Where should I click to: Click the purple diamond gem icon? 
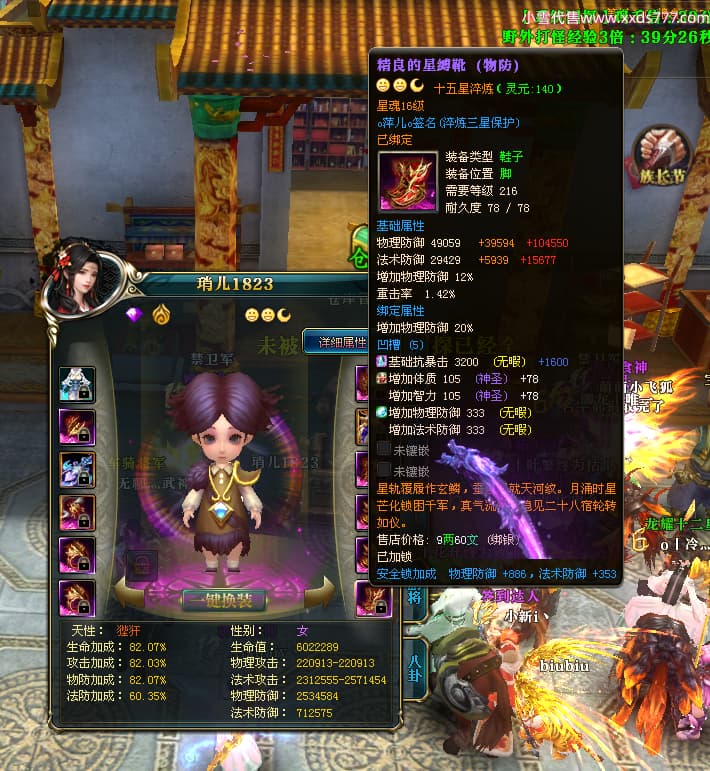[x=134, y=314]
